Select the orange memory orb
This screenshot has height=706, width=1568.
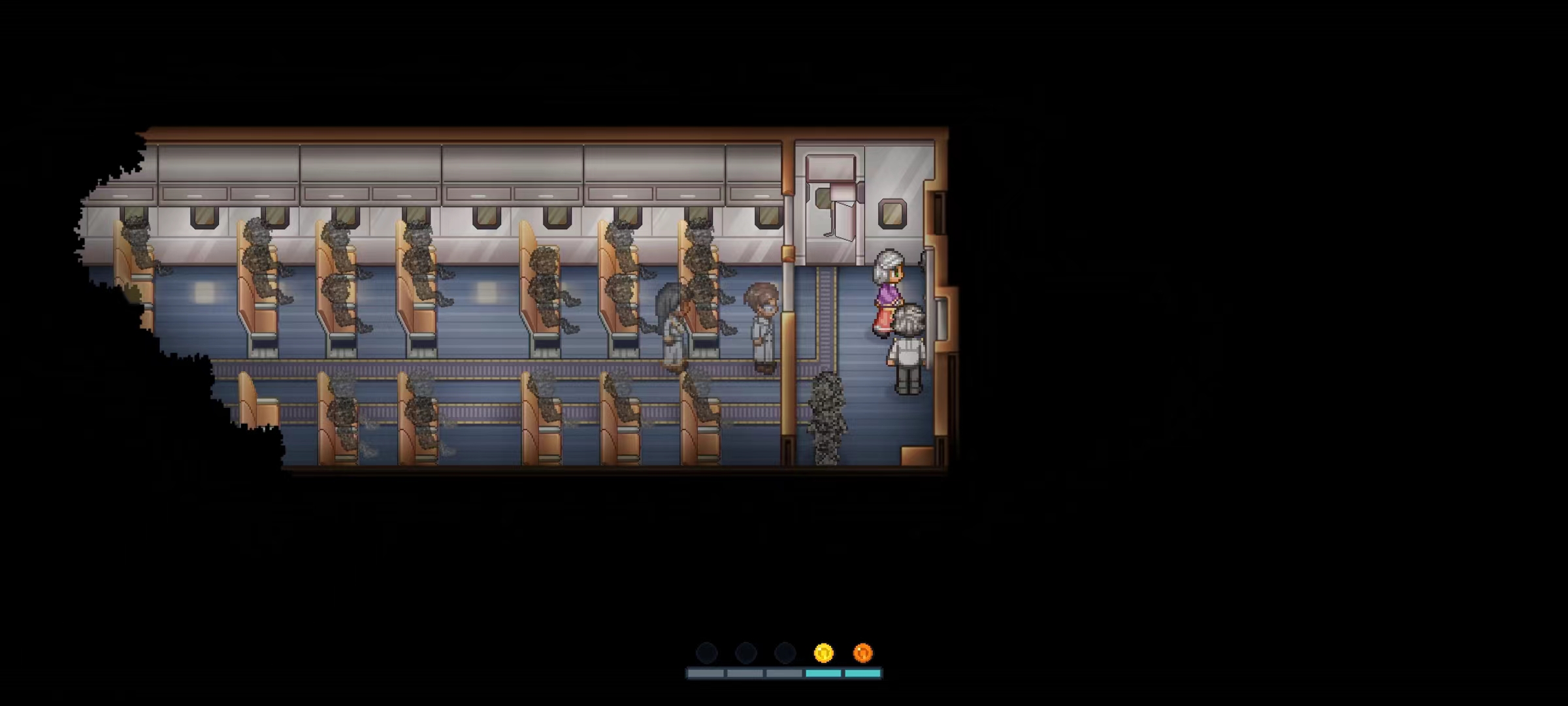point(862,652)
